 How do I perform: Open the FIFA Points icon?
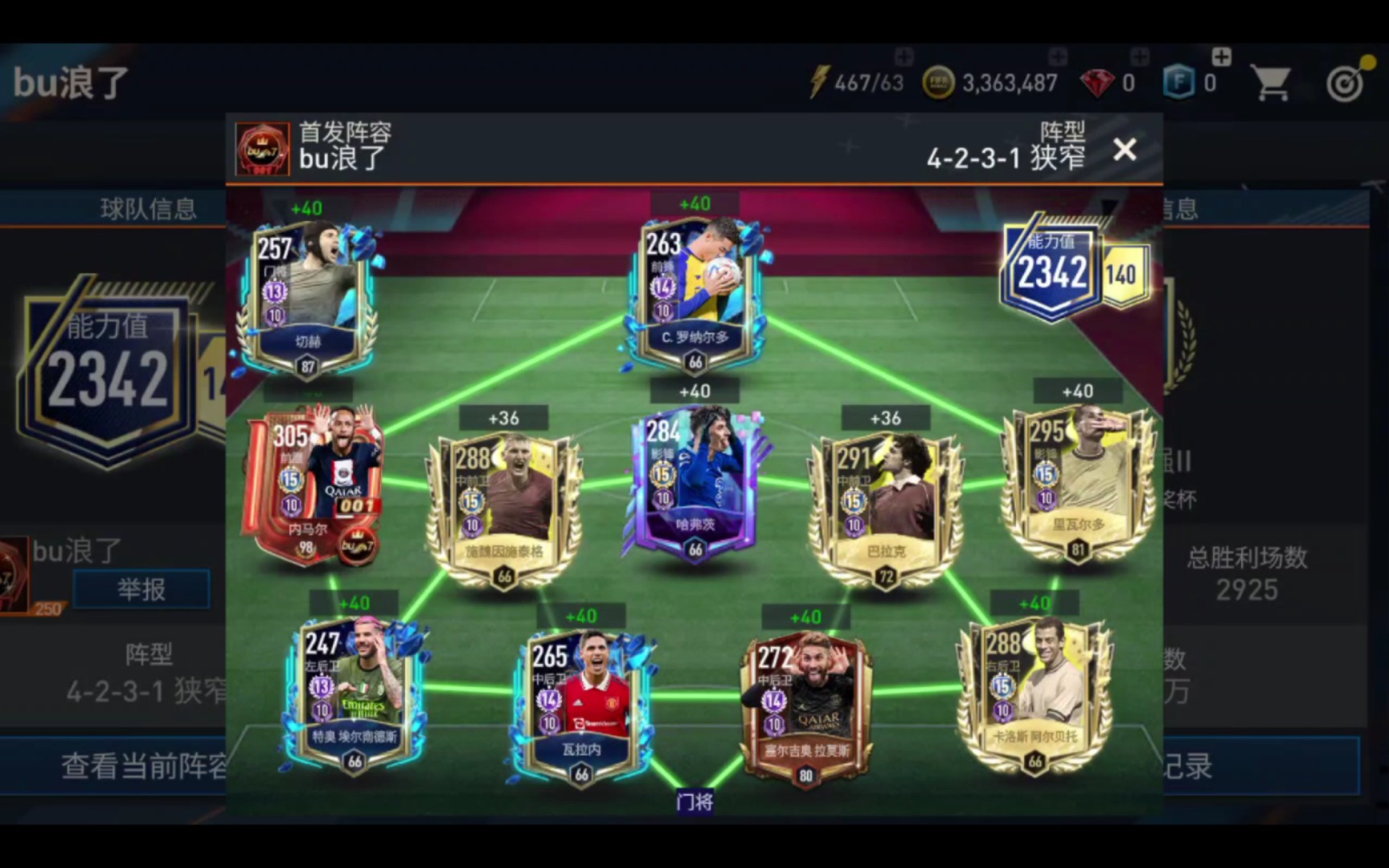tap(1177, 80)
